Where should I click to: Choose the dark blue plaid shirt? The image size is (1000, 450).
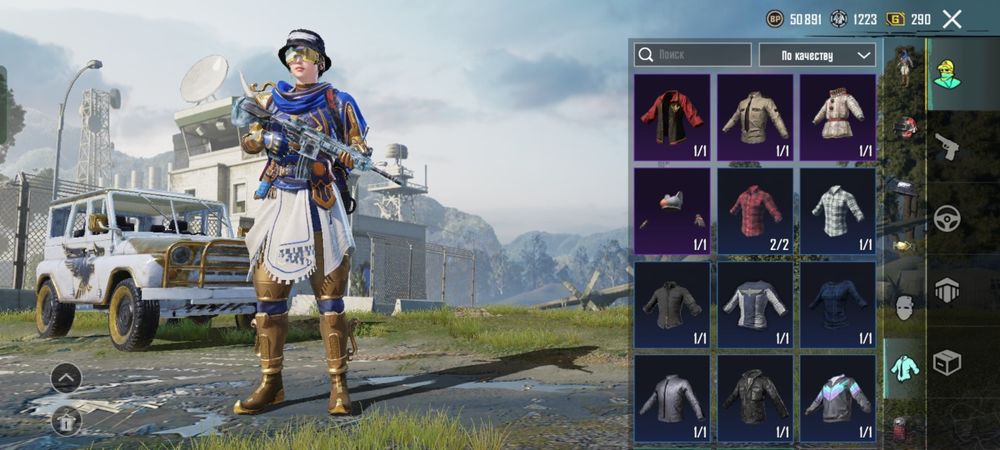838,304
